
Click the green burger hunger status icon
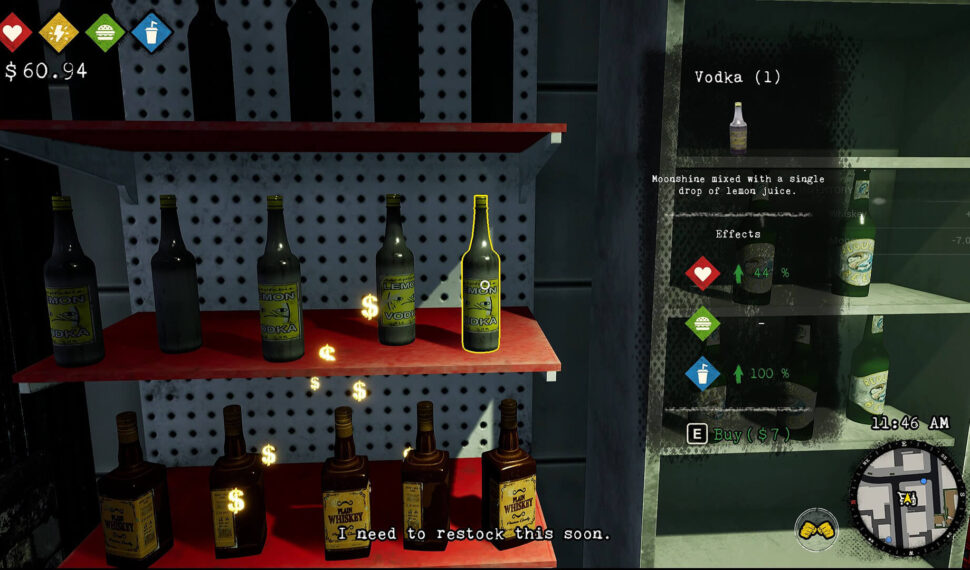click(x=105, y=32)
